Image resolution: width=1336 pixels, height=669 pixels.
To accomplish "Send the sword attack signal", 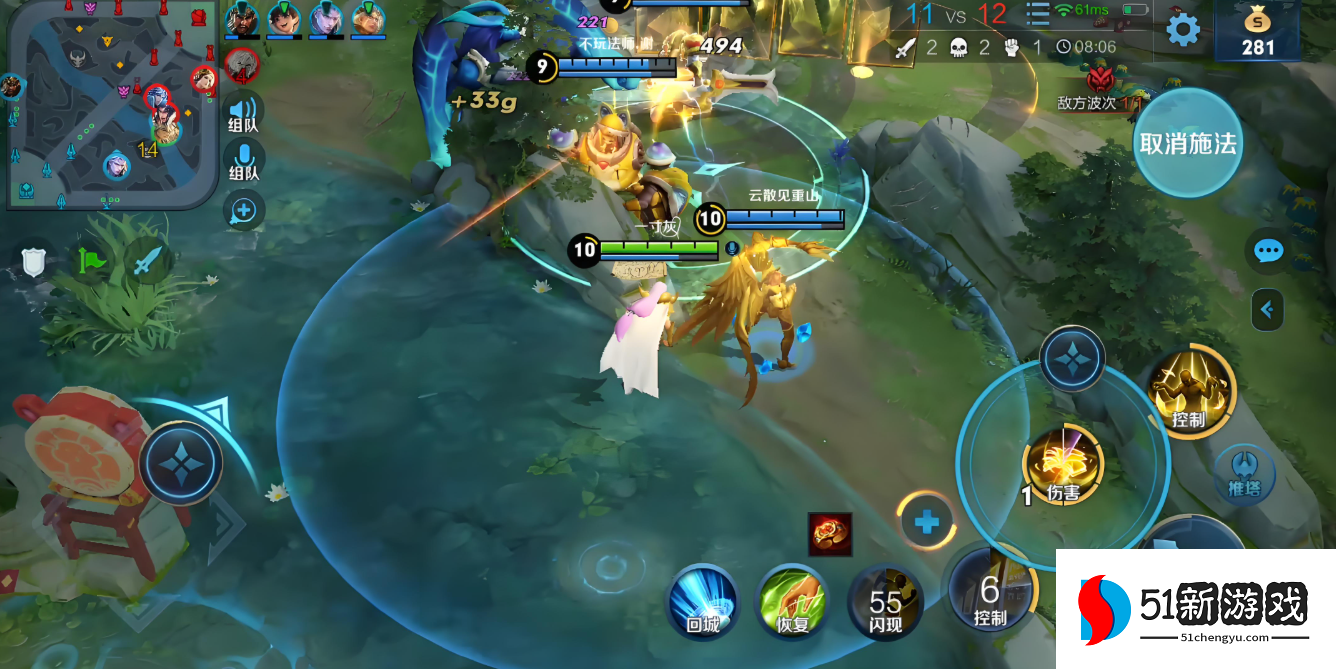I will tap(147, 261).
